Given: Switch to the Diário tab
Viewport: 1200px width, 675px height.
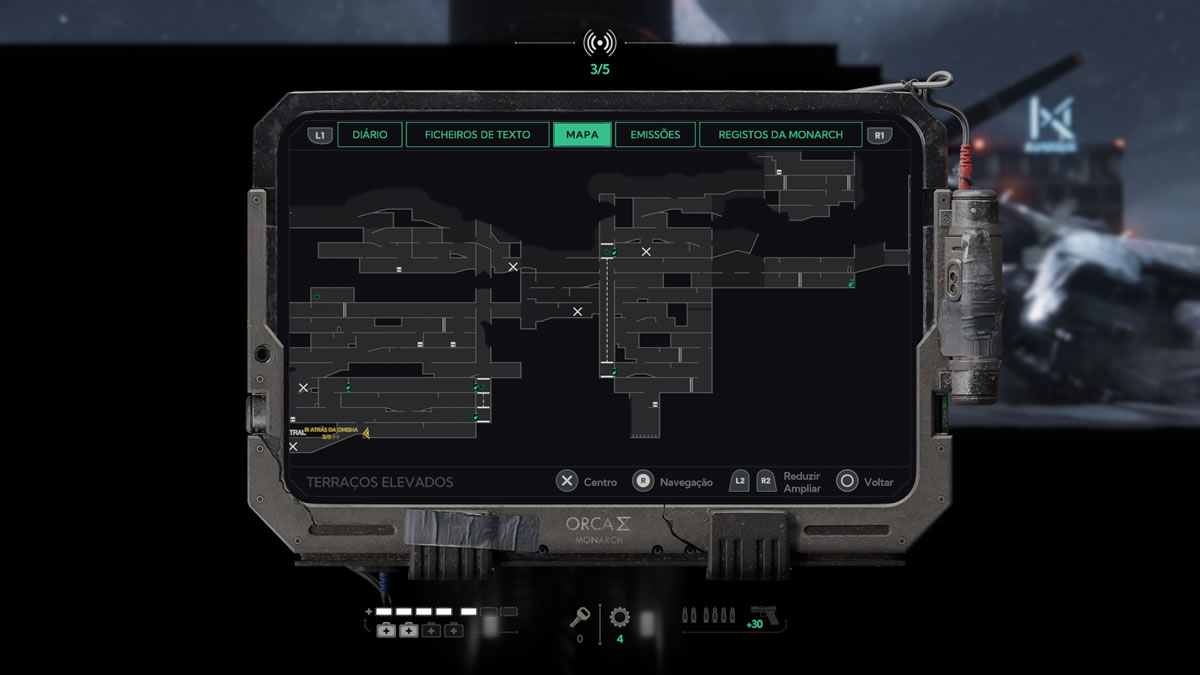Looking at the screenshot, I should tap(370, 135).
